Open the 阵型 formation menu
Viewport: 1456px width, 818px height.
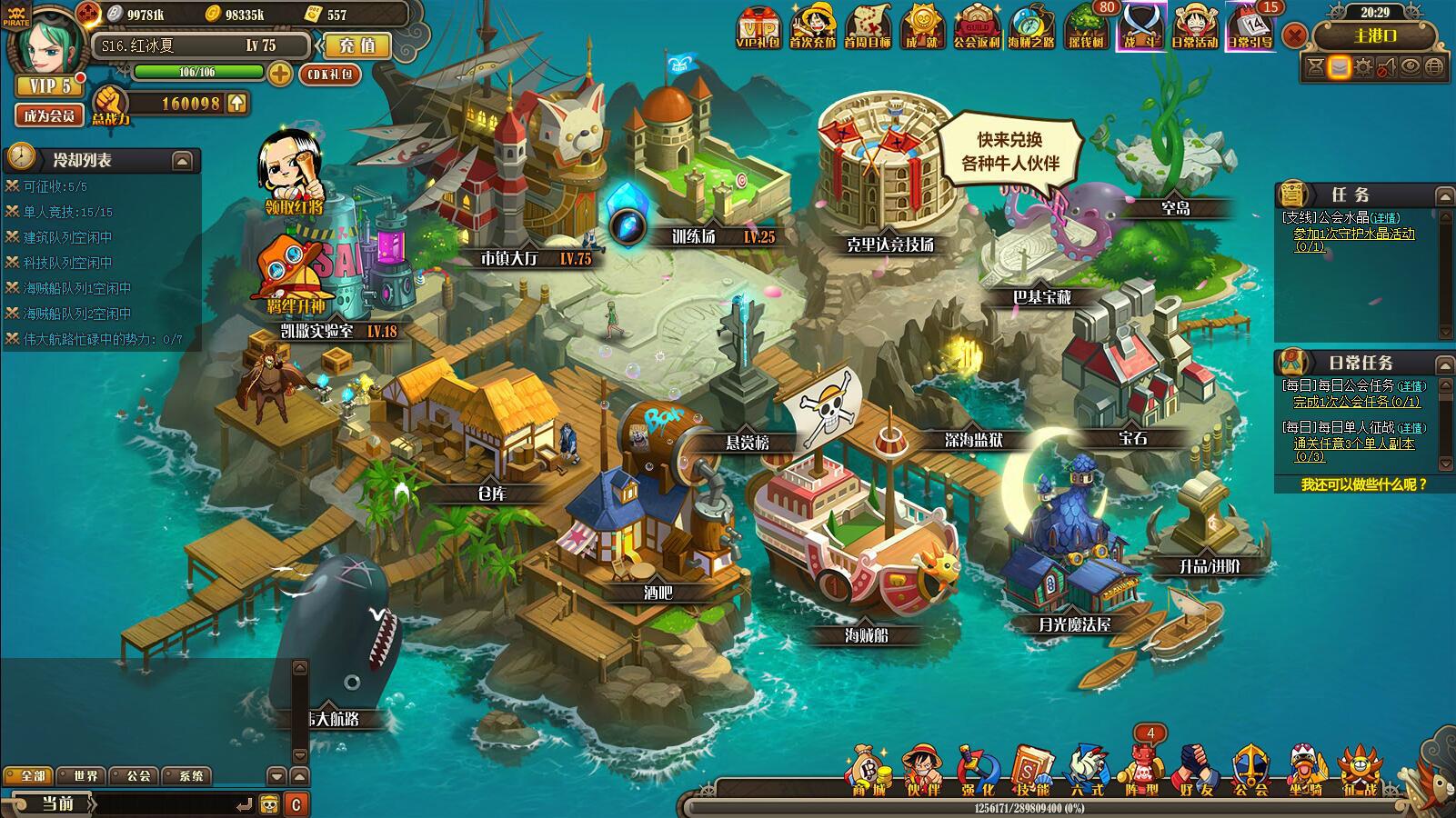(x=1141, y=771)
